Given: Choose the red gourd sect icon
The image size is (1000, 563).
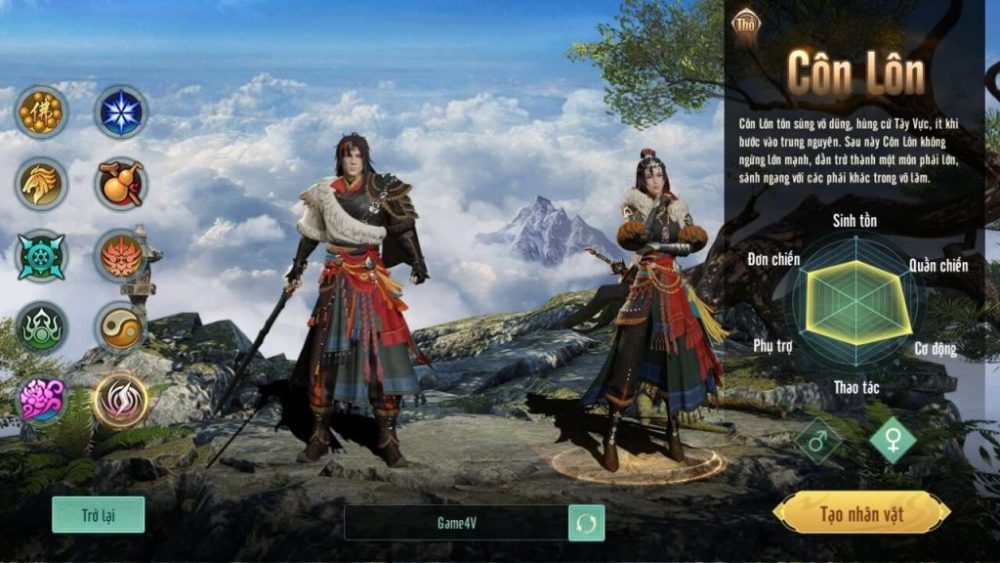Looking at the screenshot, I should pyautogui.click(x=121, y=184).
